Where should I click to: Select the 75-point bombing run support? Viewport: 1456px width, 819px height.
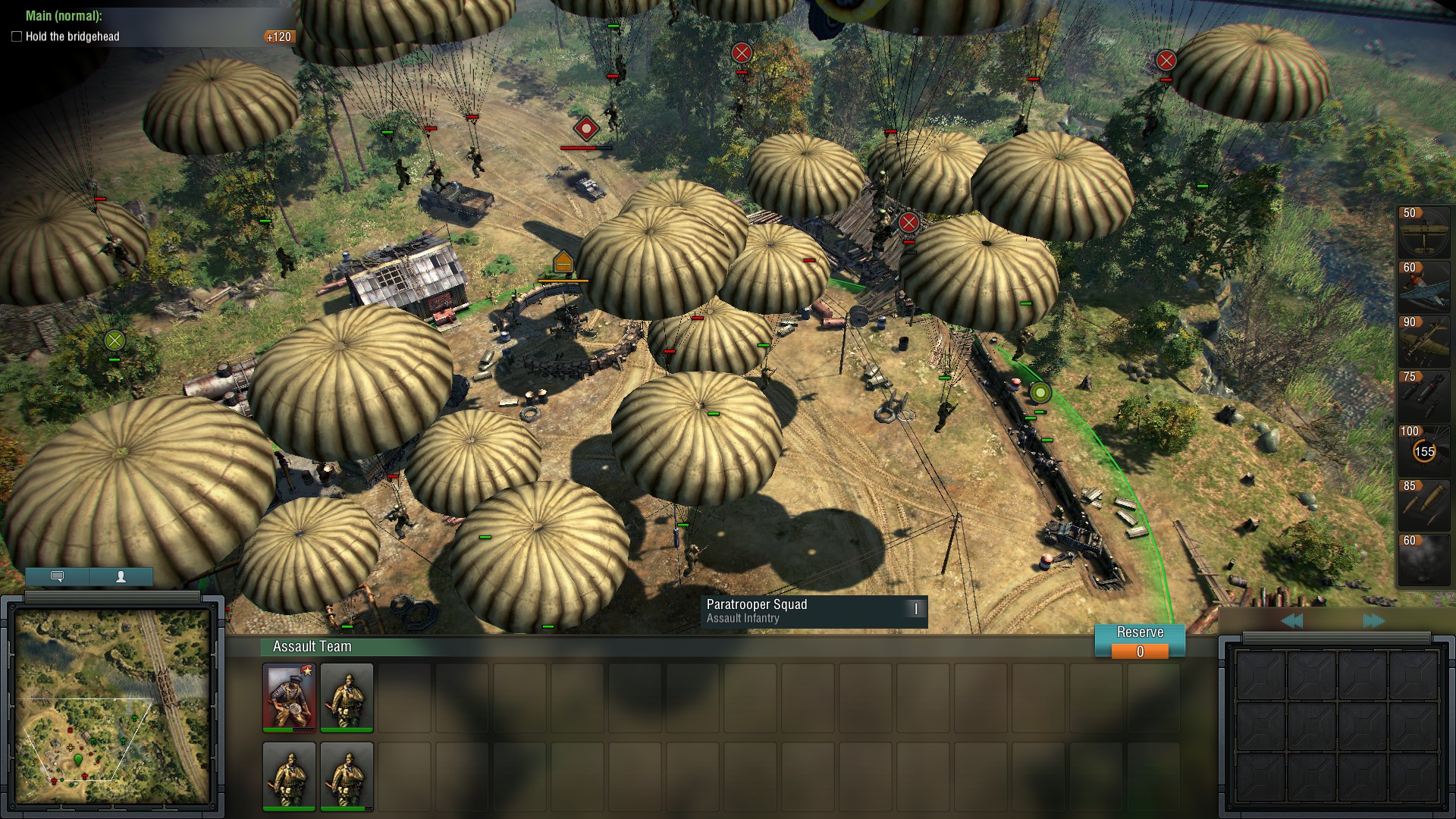[x=1423, y=396]
